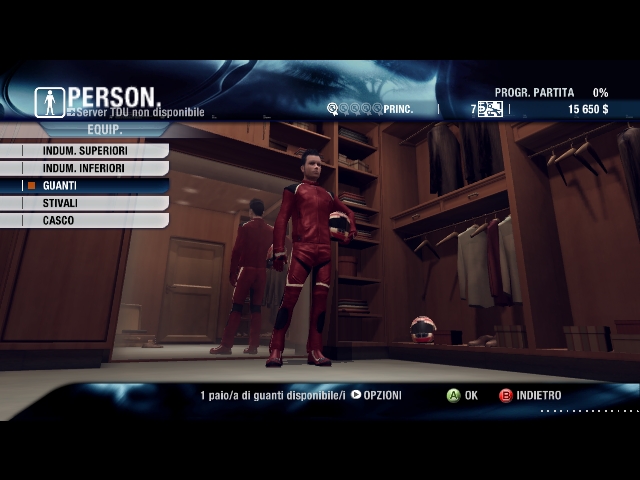
Task: Choose Indum. Inferiori from the list
Action: tap(83, 168)
